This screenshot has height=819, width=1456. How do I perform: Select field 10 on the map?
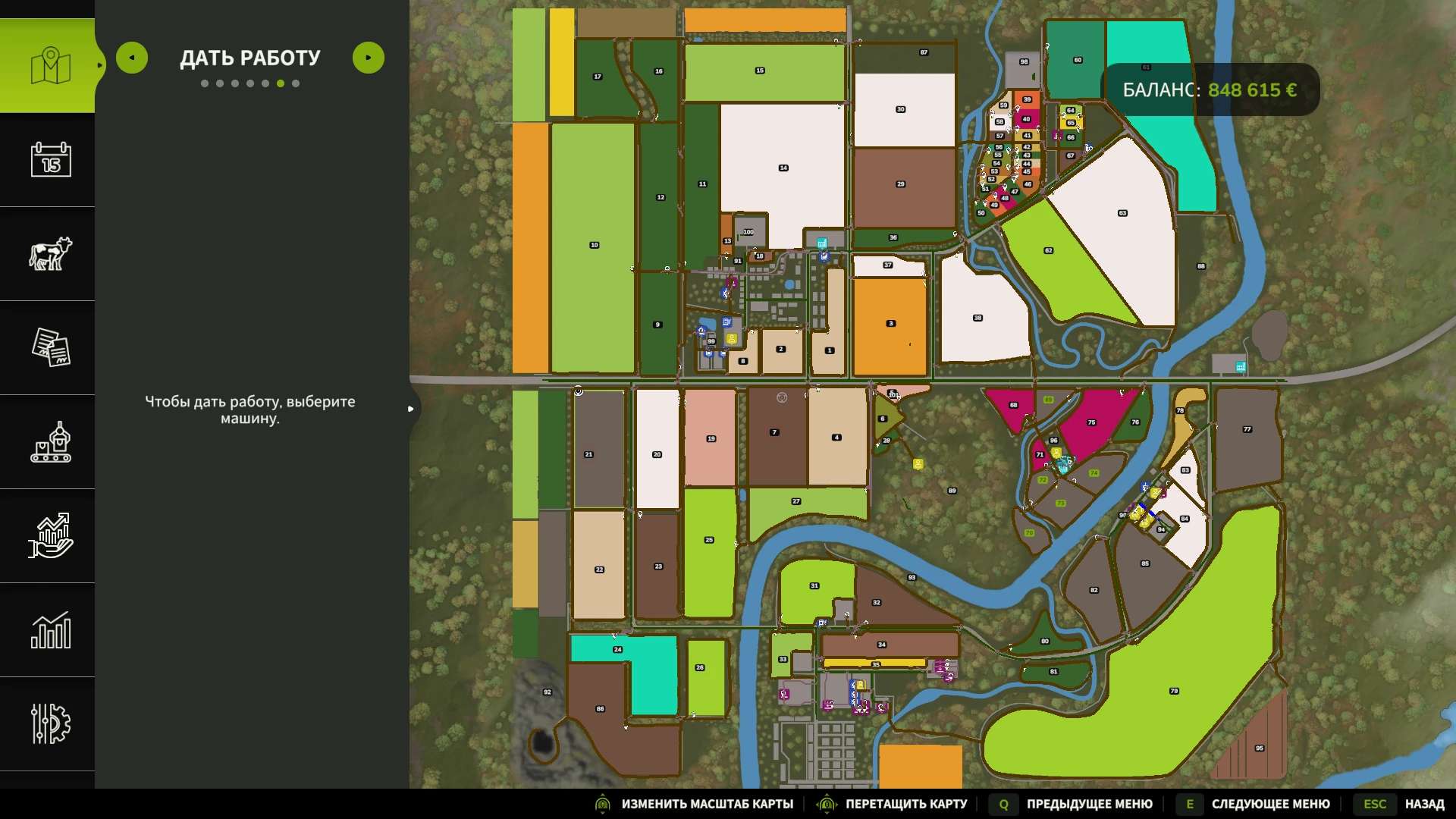click(594, 245)
